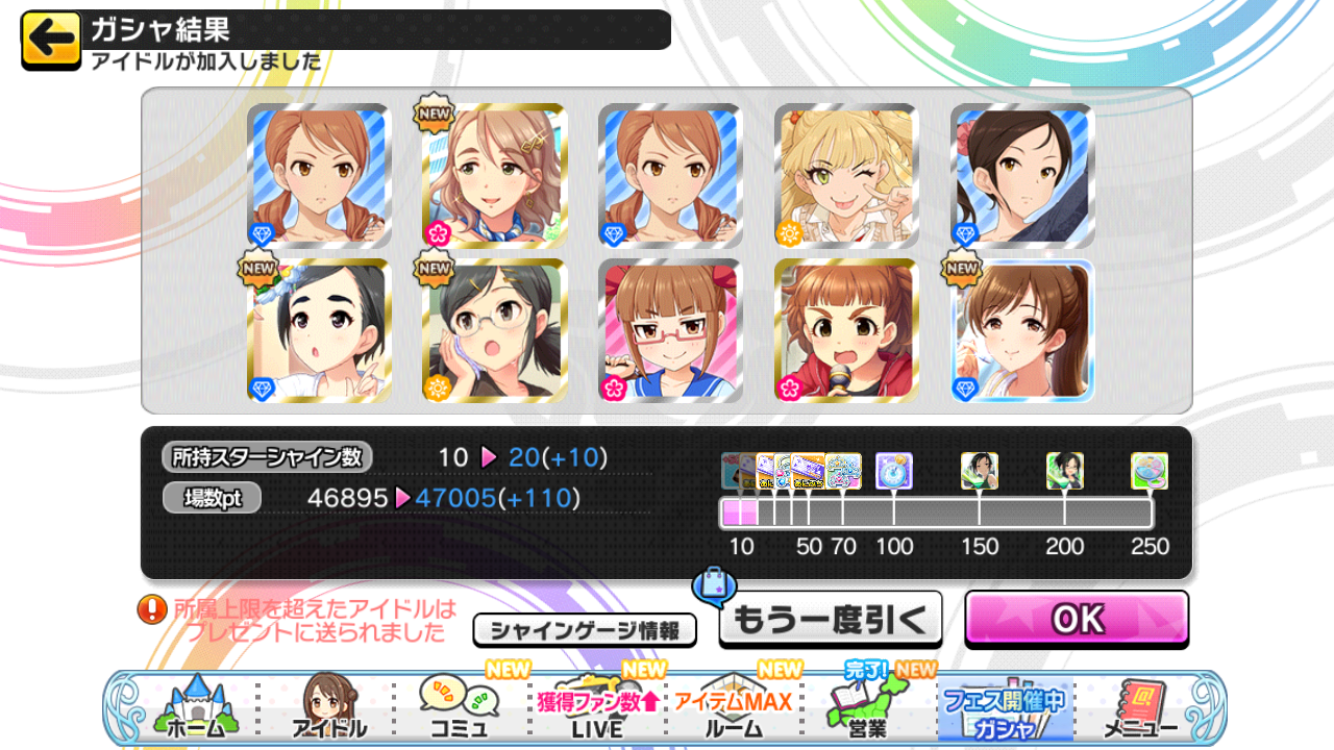Check the 250 milestone reward icon

[1149, 471]
